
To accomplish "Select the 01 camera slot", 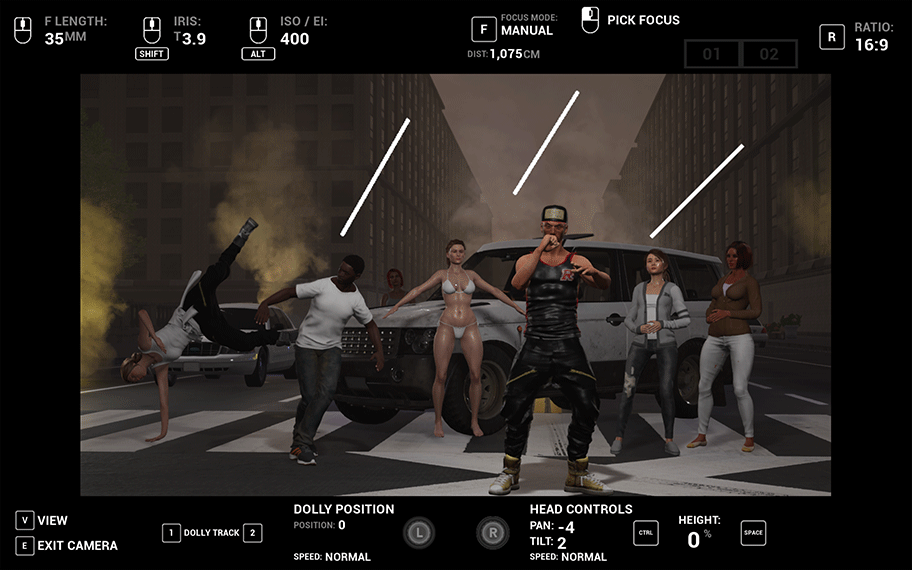I will tap(712, 54).
